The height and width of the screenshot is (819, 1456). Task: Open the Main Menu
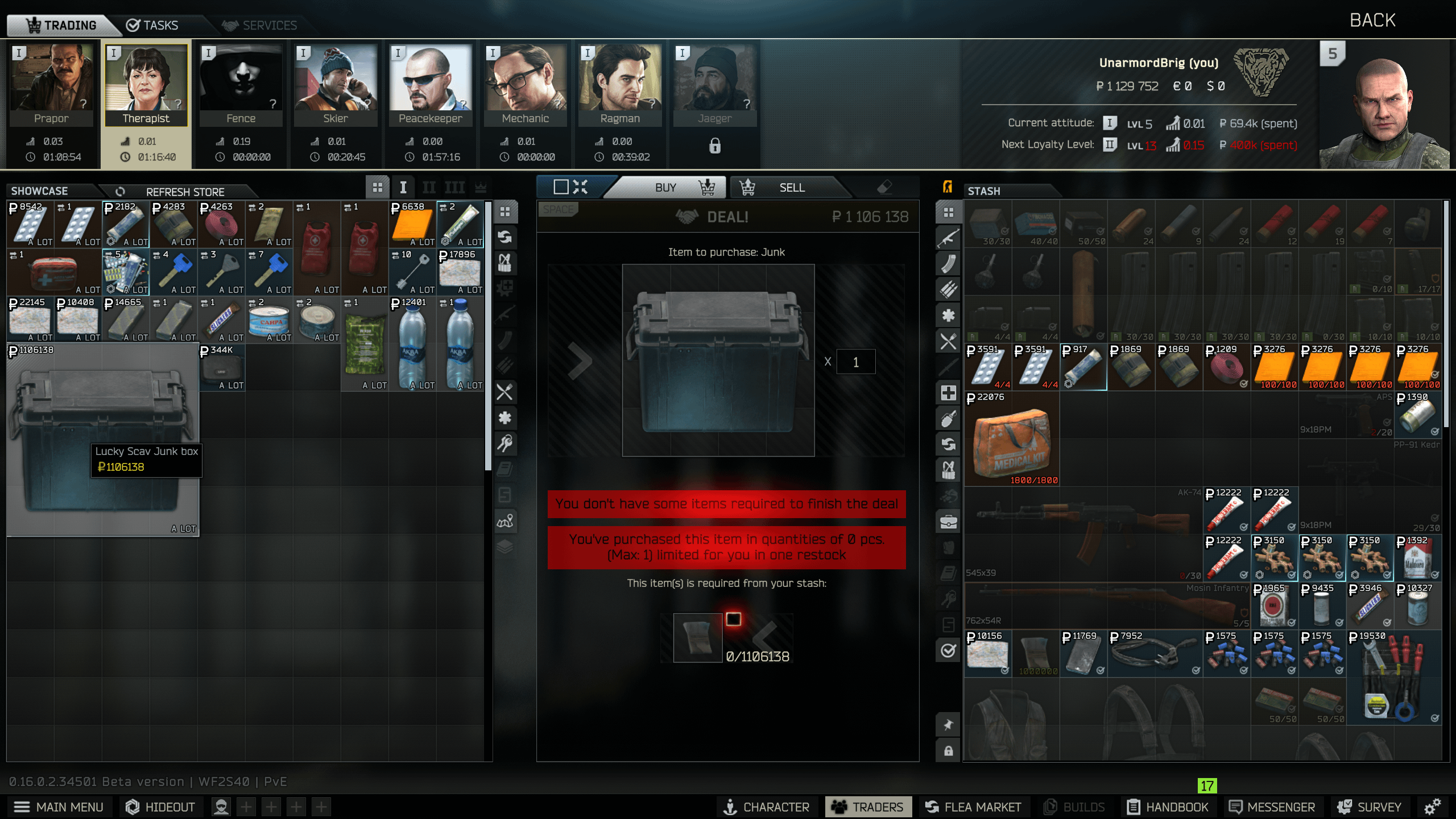coord(59,807)
